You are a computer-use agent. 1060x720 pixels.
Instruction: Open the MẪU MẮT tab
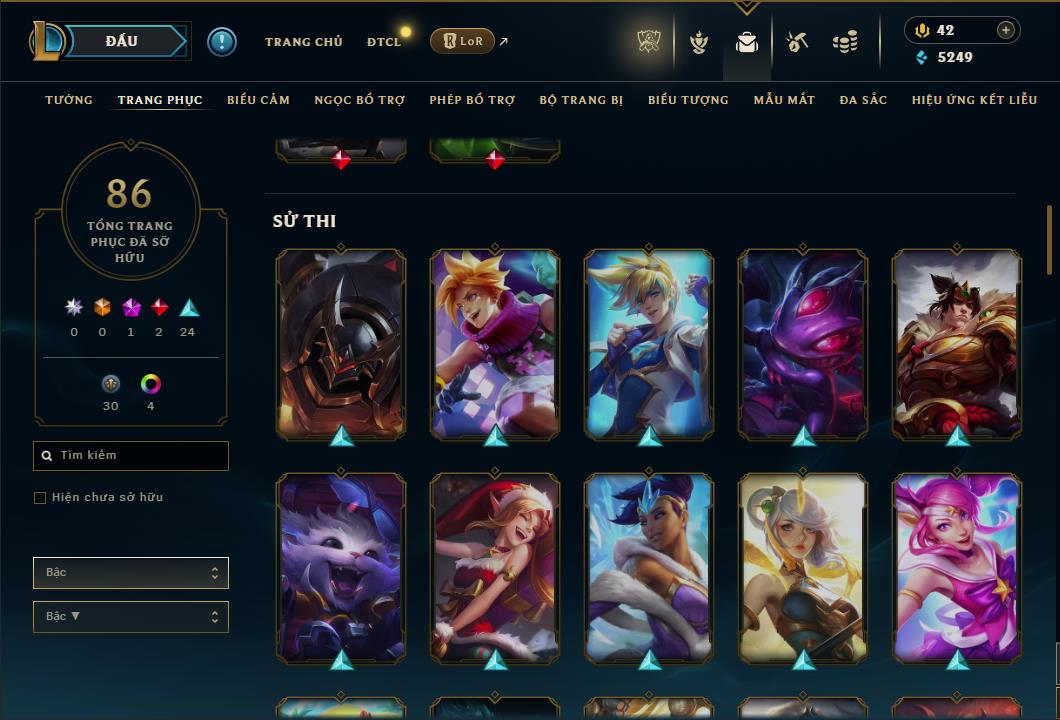coord(784,100)
